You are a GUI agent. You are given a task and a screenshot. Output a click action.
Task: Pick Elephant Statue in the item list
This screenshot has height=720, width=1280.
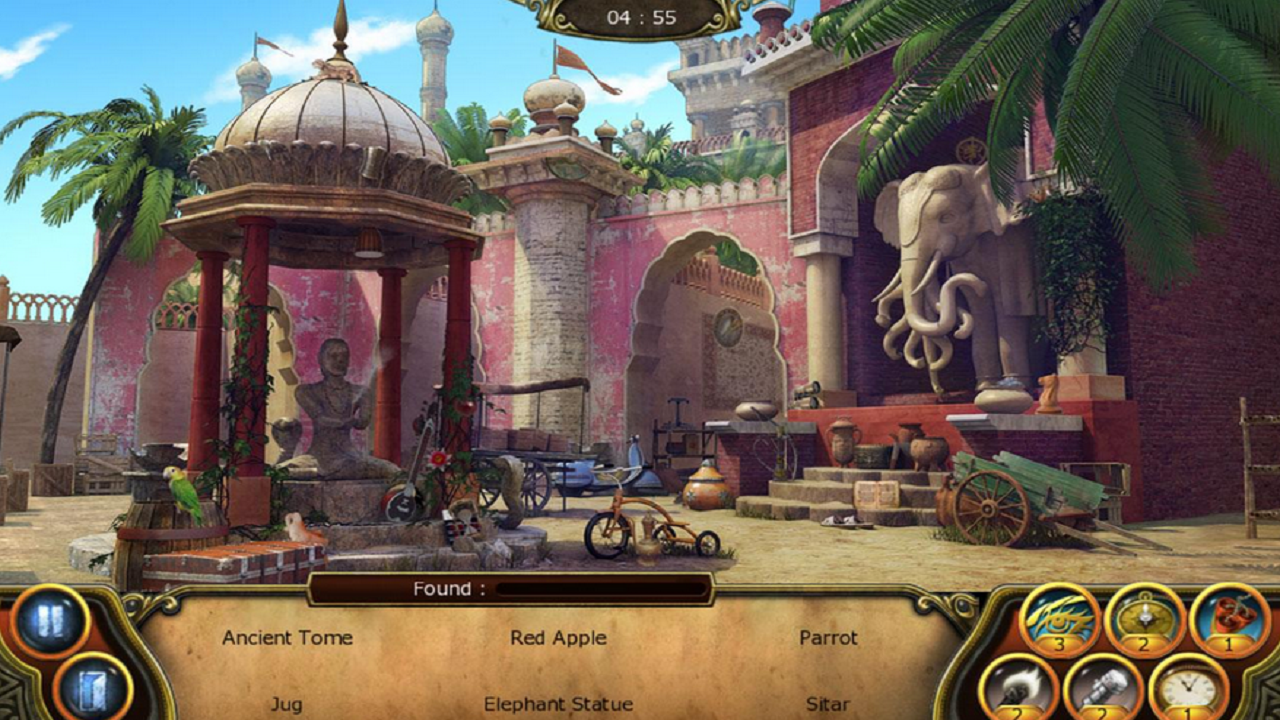(x=558, y=705)
